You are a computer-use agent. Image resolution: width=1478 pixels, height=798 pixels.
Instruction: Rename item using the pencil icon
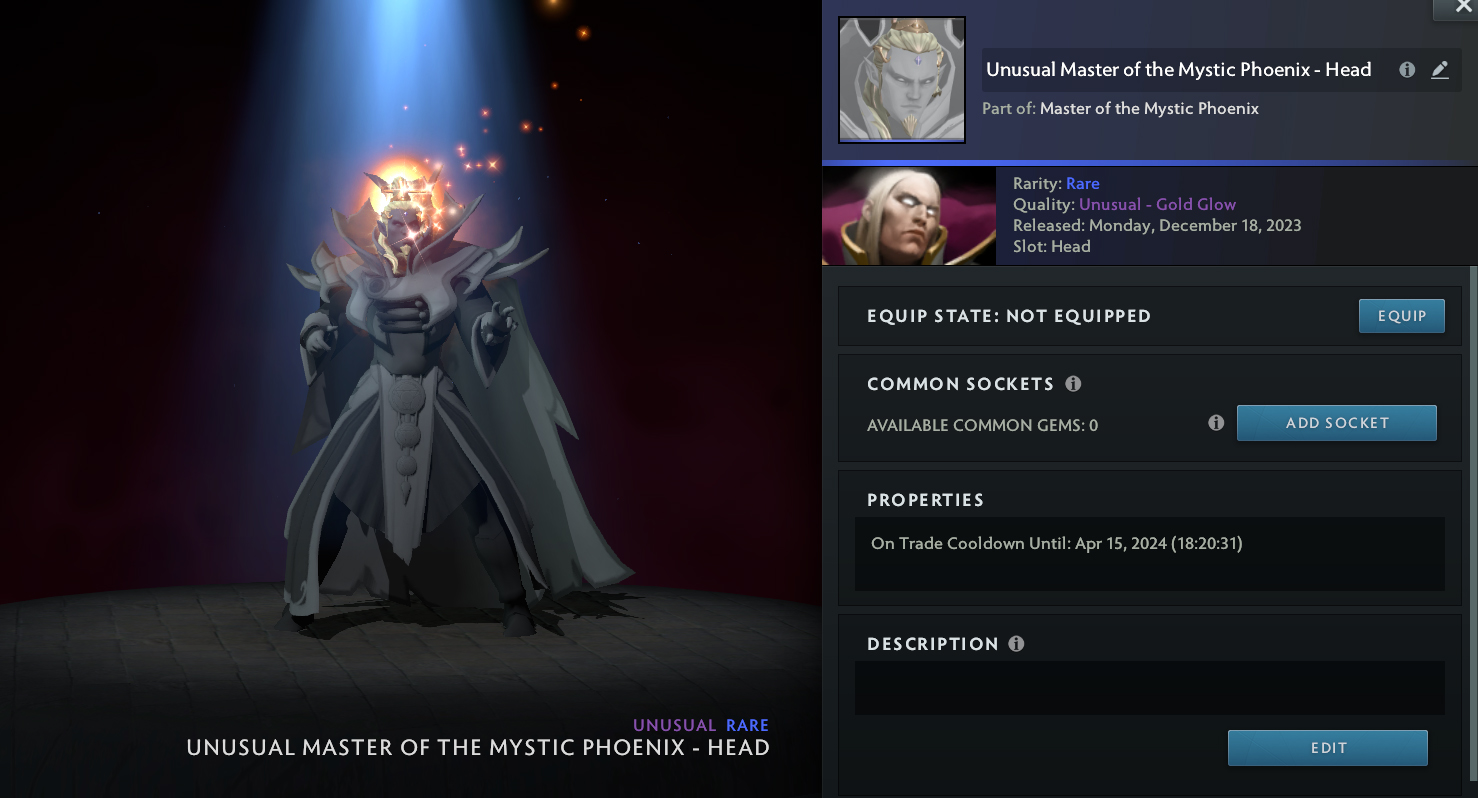pos(1439,70)
